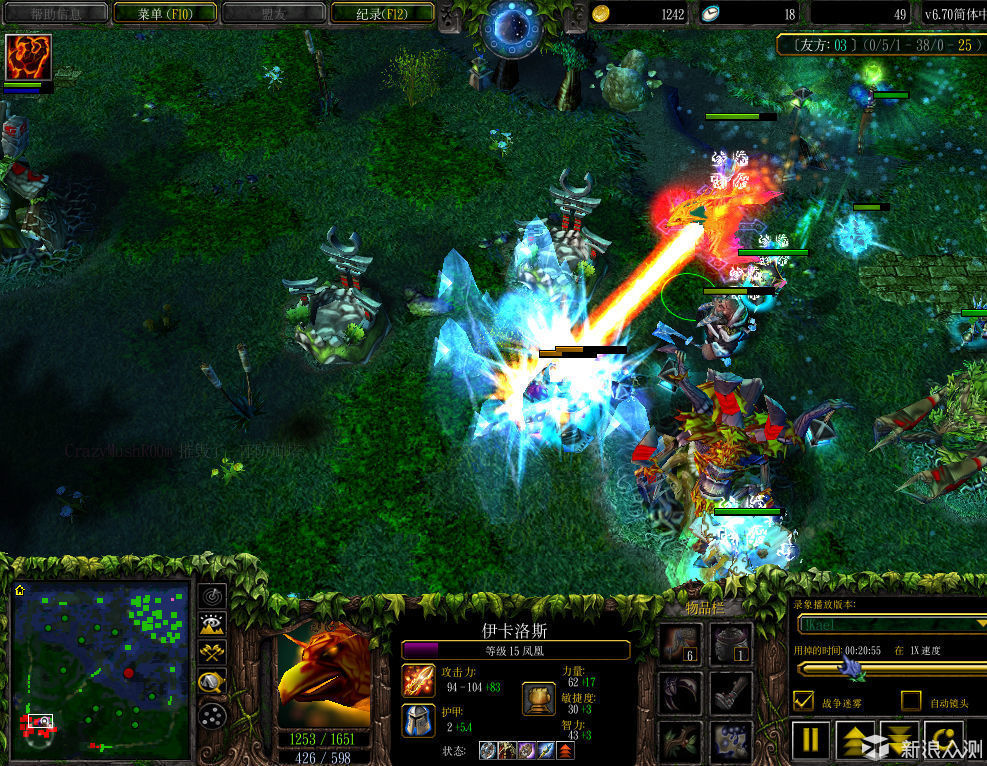
Task: Toggle the 战争迷雾 fog of war checkbox
Action: (803, 701)
